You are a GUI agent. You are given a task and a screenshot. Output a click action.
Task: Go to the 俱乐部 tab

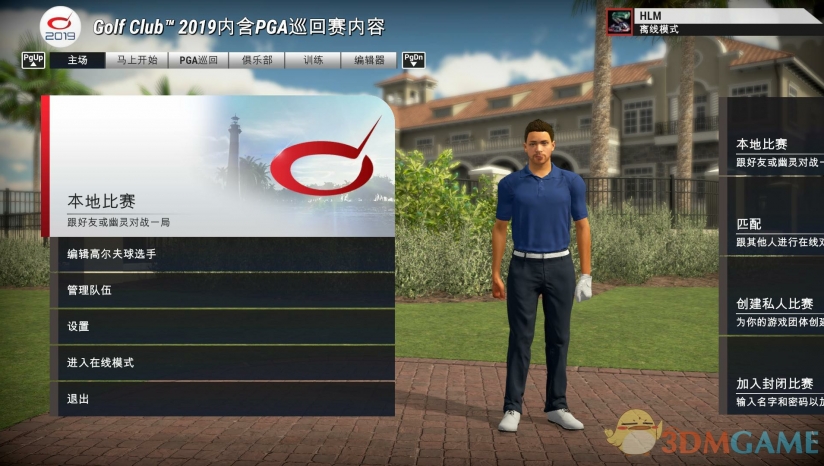tap(257, 60)
